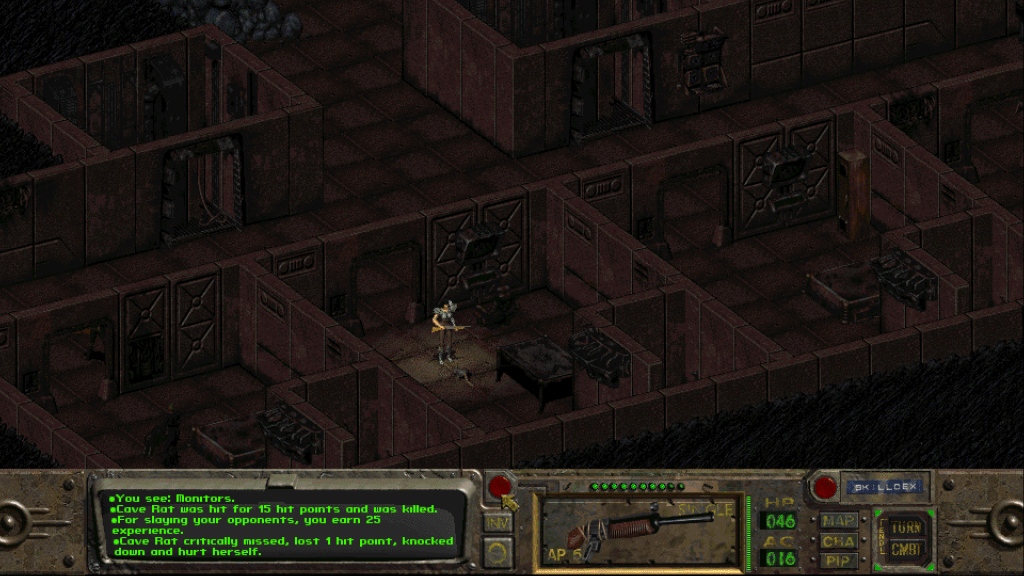The width and height of the screenshot is (1024, 576).
Task: Open the Pip-Boy with the PIP button
Action: pyautogui.click(x=836, y=559)
